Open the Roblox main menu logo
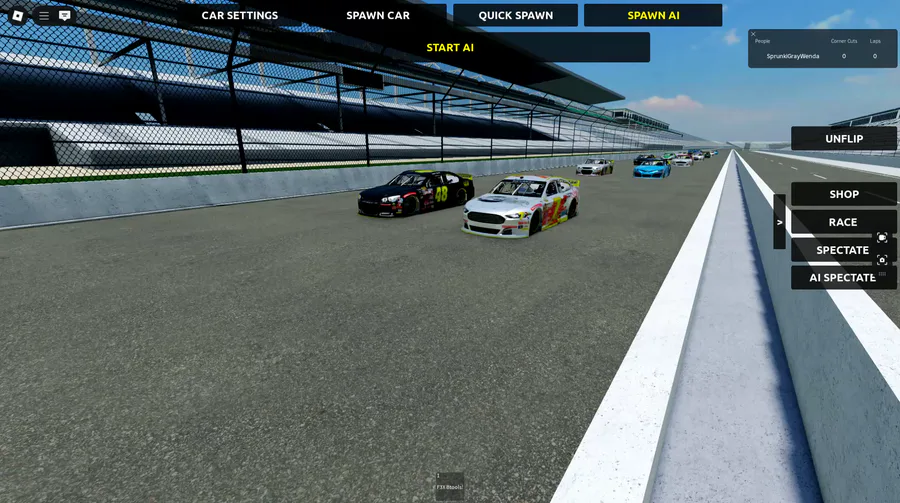This screenshot has height=503, width=900. tap(18, 15)
